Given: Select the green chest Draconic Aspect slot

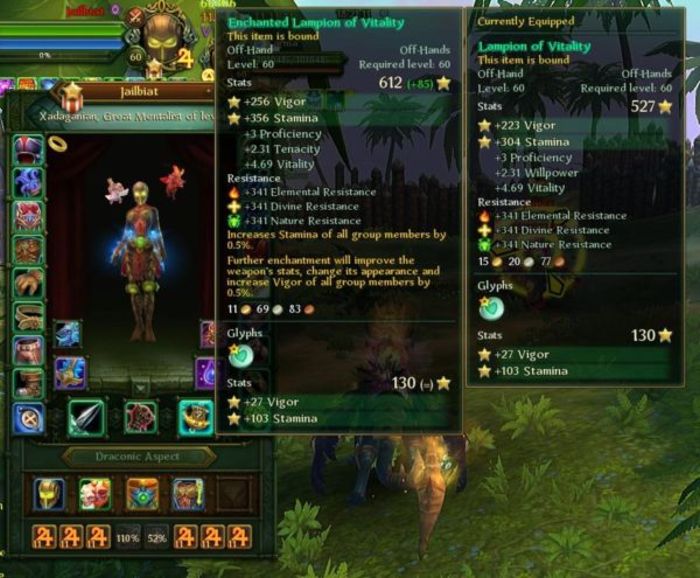Looking at the screenshot, I should tap(141, 494).
